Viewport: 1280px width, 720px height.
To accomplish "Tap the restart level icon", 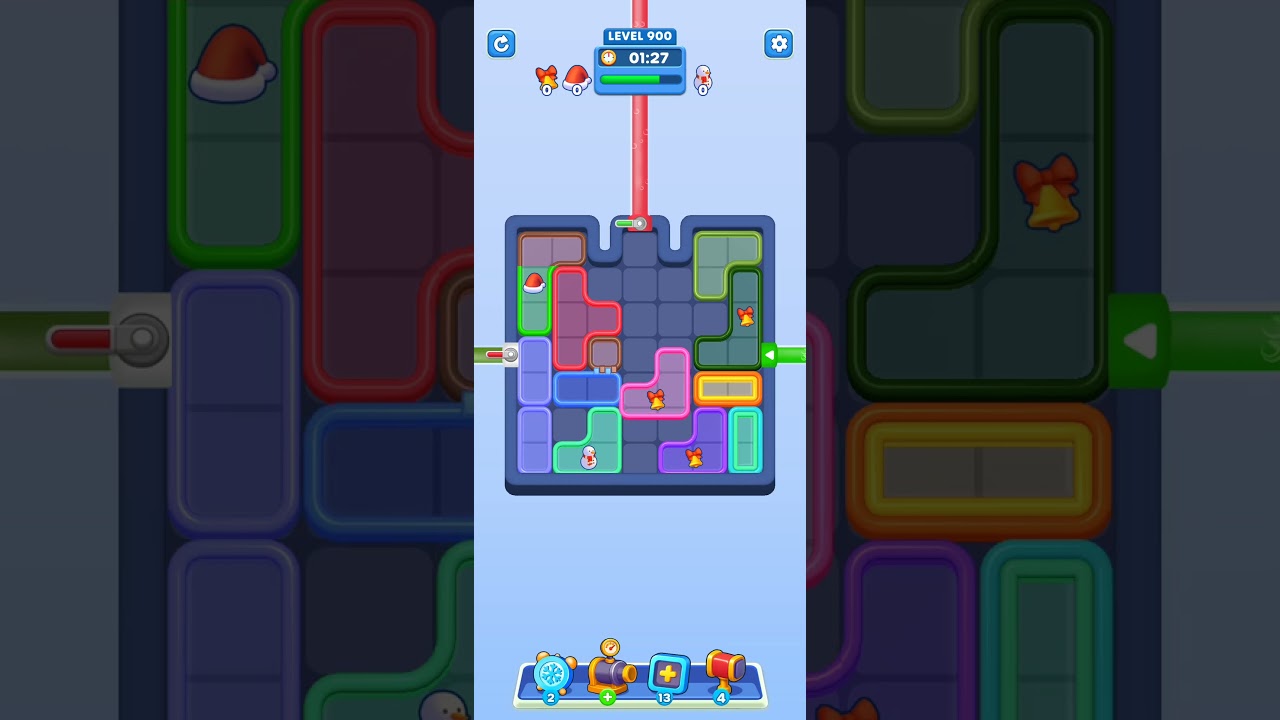I will pyautogui.click(x=501, y=44).
